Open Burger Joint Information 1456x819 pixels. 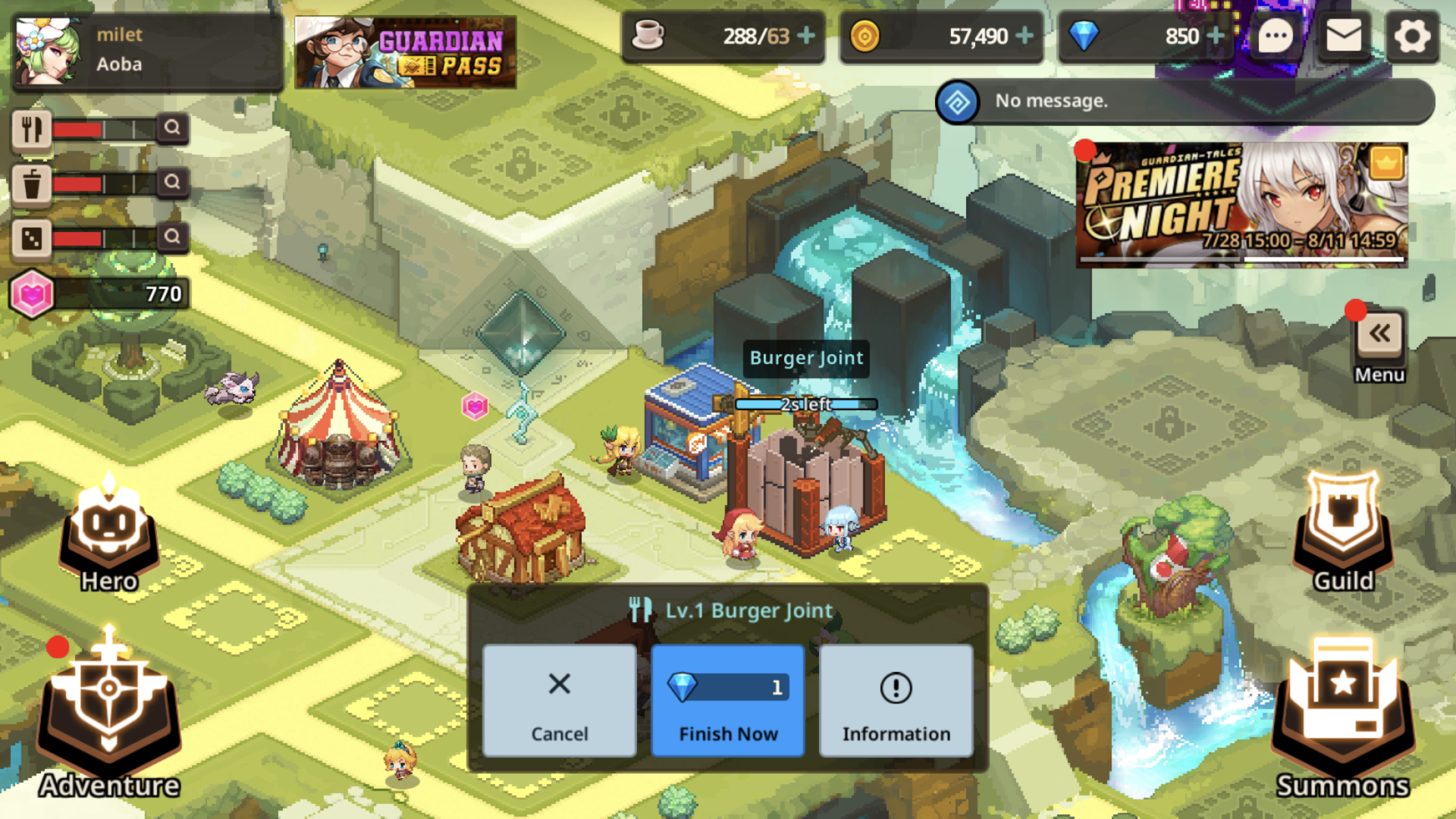[896, 701]
